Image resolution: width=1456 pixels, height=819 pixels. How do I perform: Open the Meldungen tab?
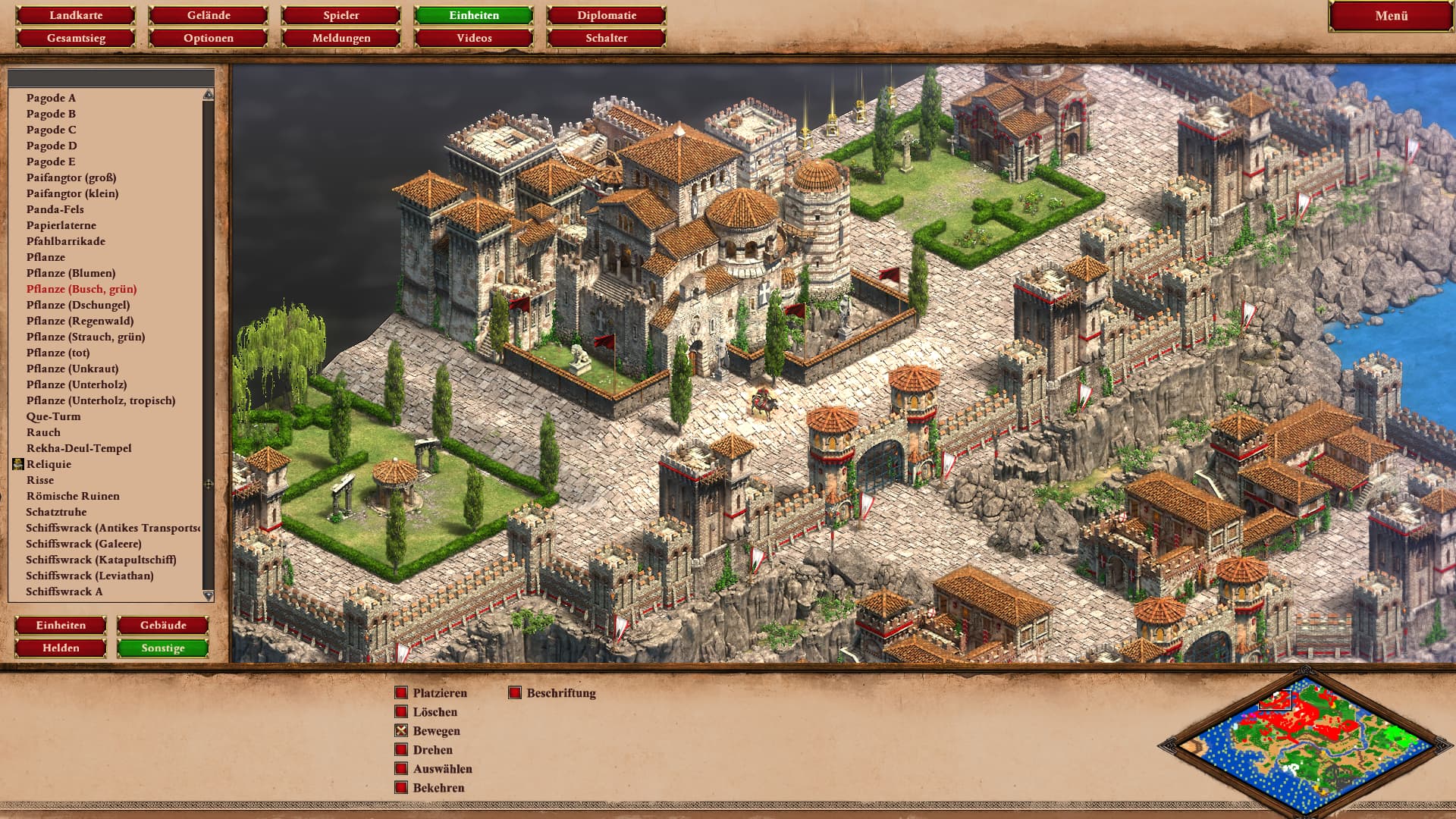click(341, 38)
